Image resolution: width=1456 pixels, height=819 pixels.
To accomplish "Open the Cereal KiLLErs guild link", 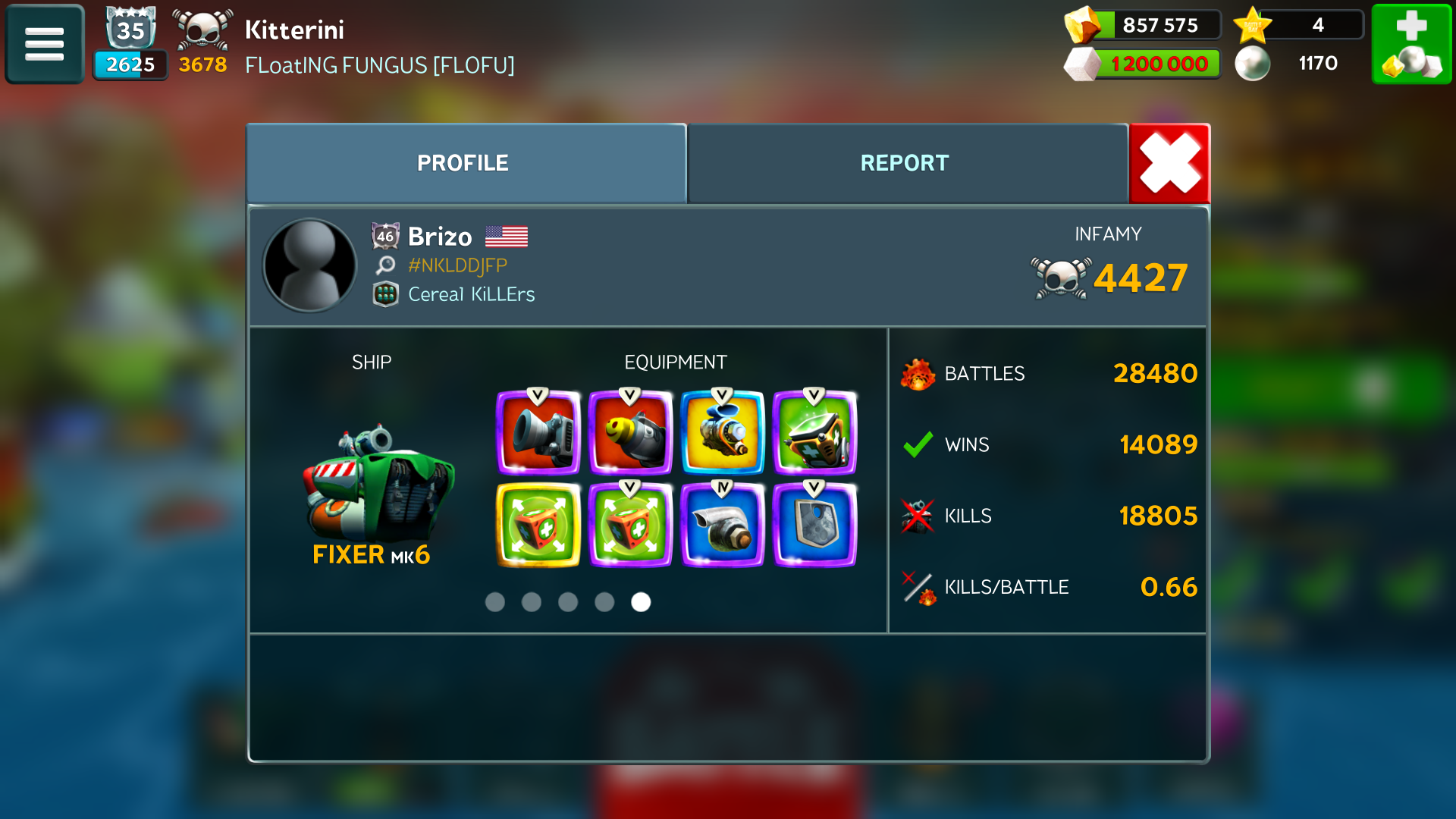I will pyautogui.click(x=471, y=294).
